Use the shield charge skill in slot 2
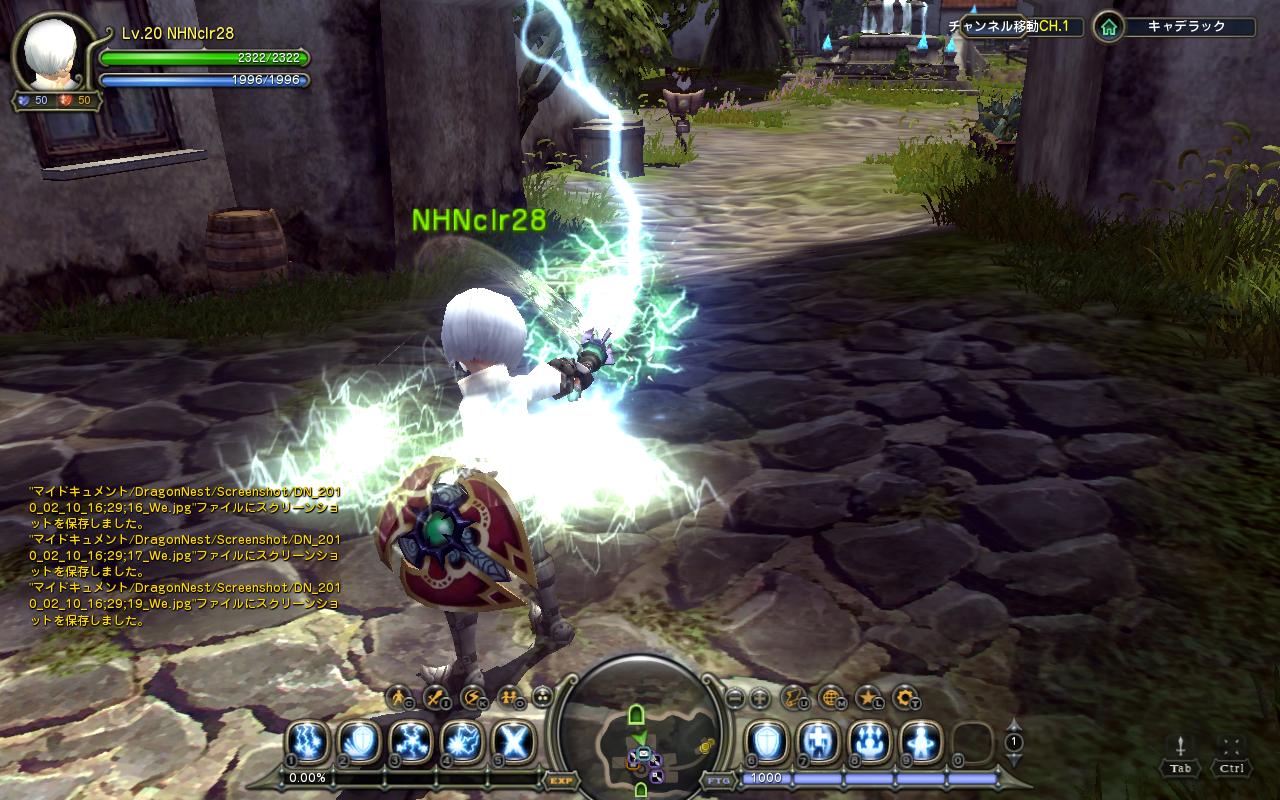Viewport: 1280px width, 800px height. tap(359, 742)
